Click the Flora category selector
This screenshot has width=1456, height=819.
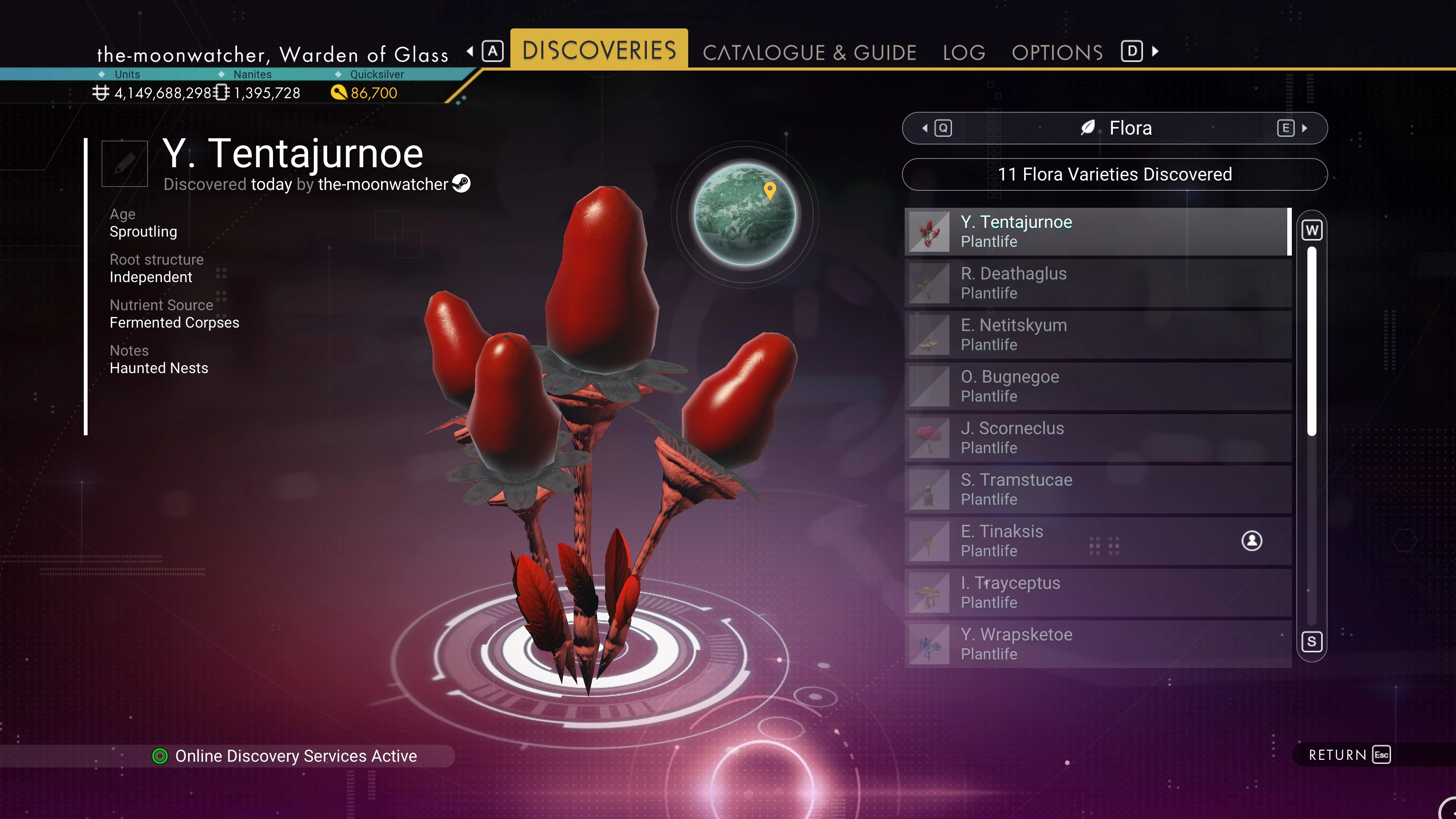(1115, 128)
